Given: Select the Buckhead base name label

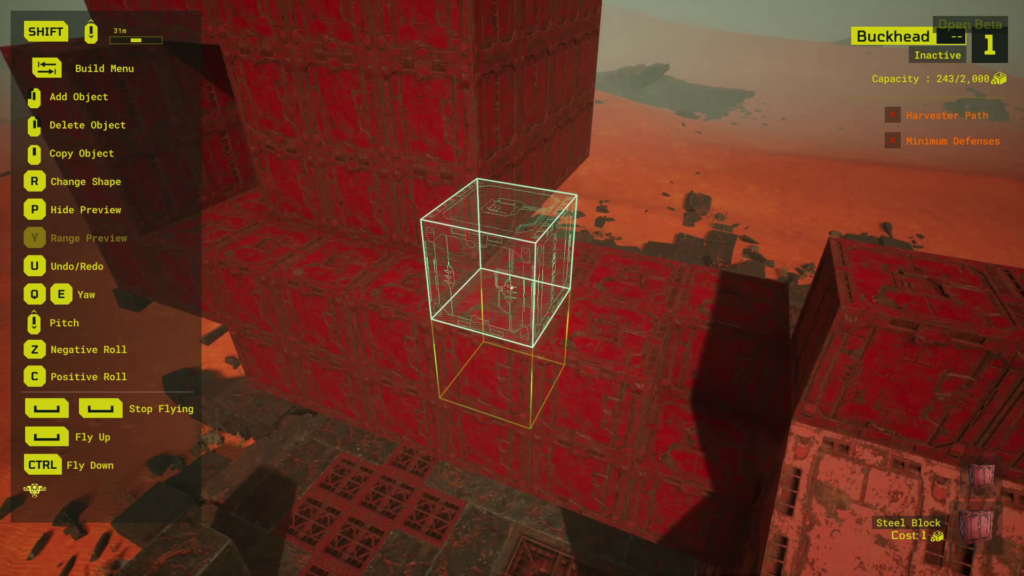Looking at the screenshot, I should (x=892, y=37).
